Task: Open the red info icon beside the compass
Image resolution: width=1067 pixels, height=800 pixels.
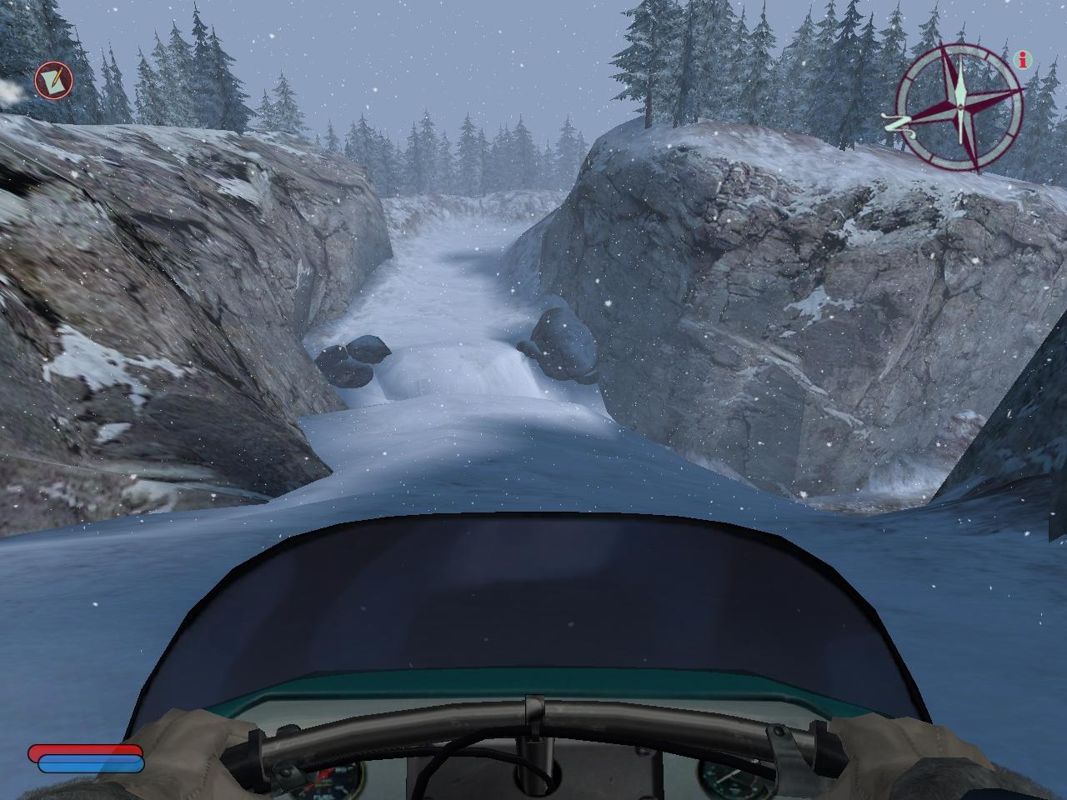Action: pyautogui.click(x=1021, y=60)
